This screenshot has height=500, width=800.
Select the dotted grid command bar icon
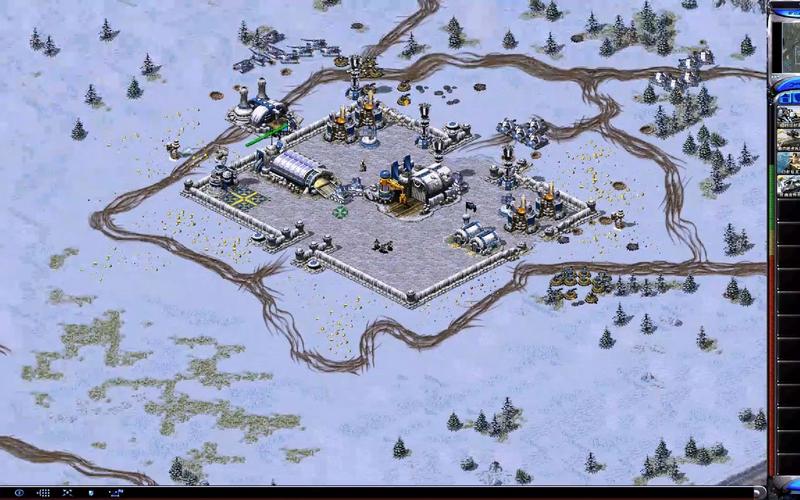44,493
